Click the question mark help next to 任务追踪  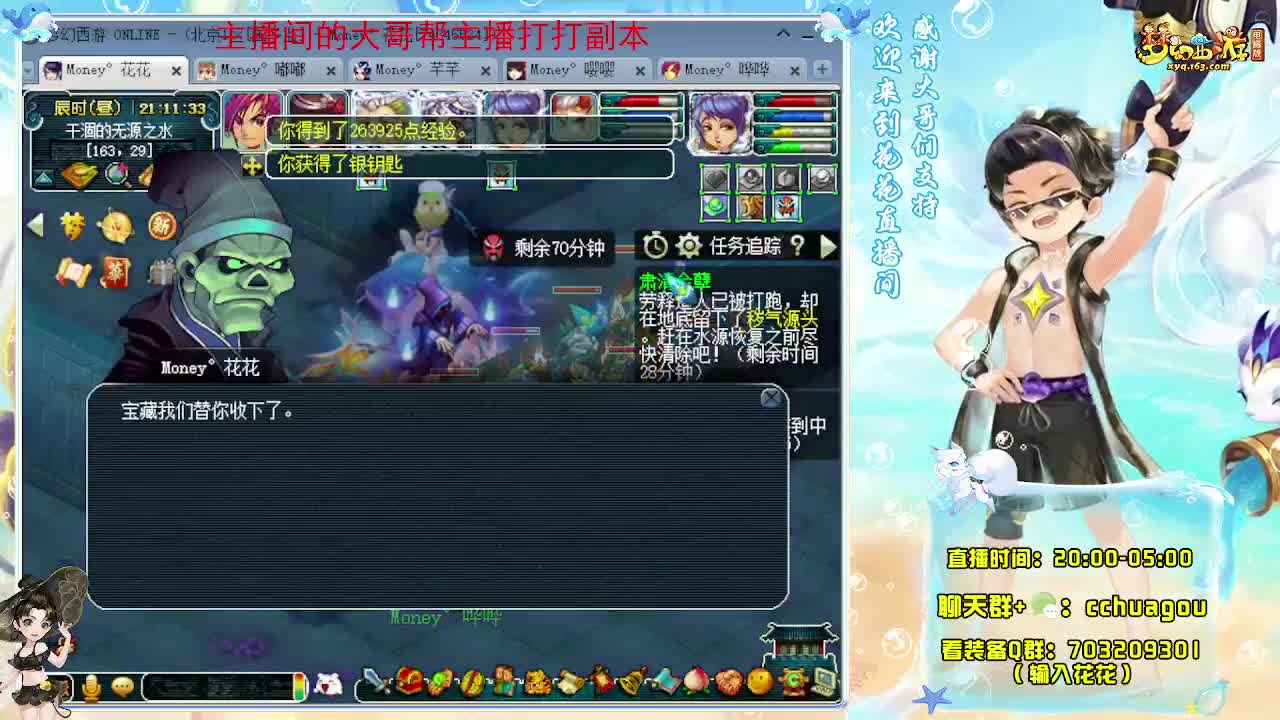(x=798, y=247)
